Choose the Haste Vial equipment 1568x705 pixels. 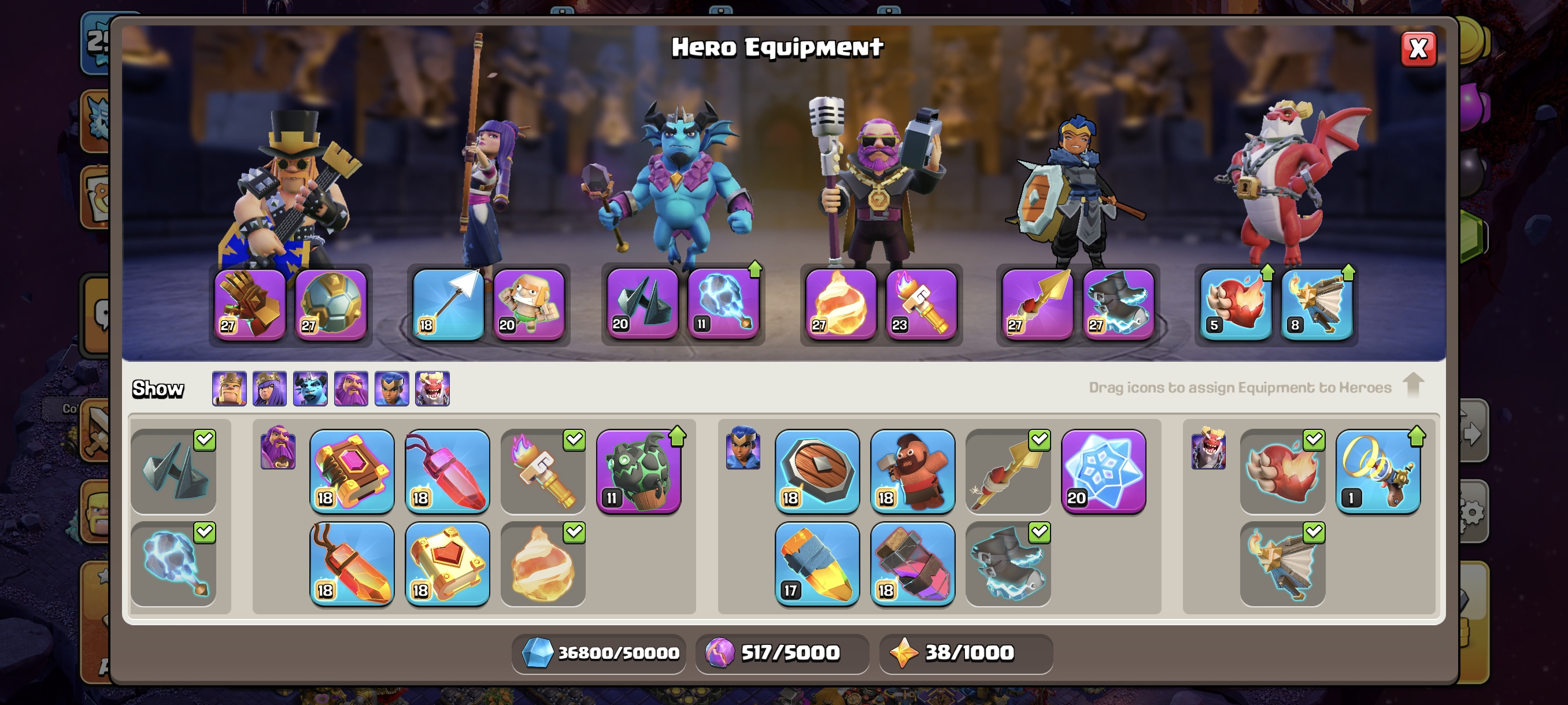pos(912,563)
